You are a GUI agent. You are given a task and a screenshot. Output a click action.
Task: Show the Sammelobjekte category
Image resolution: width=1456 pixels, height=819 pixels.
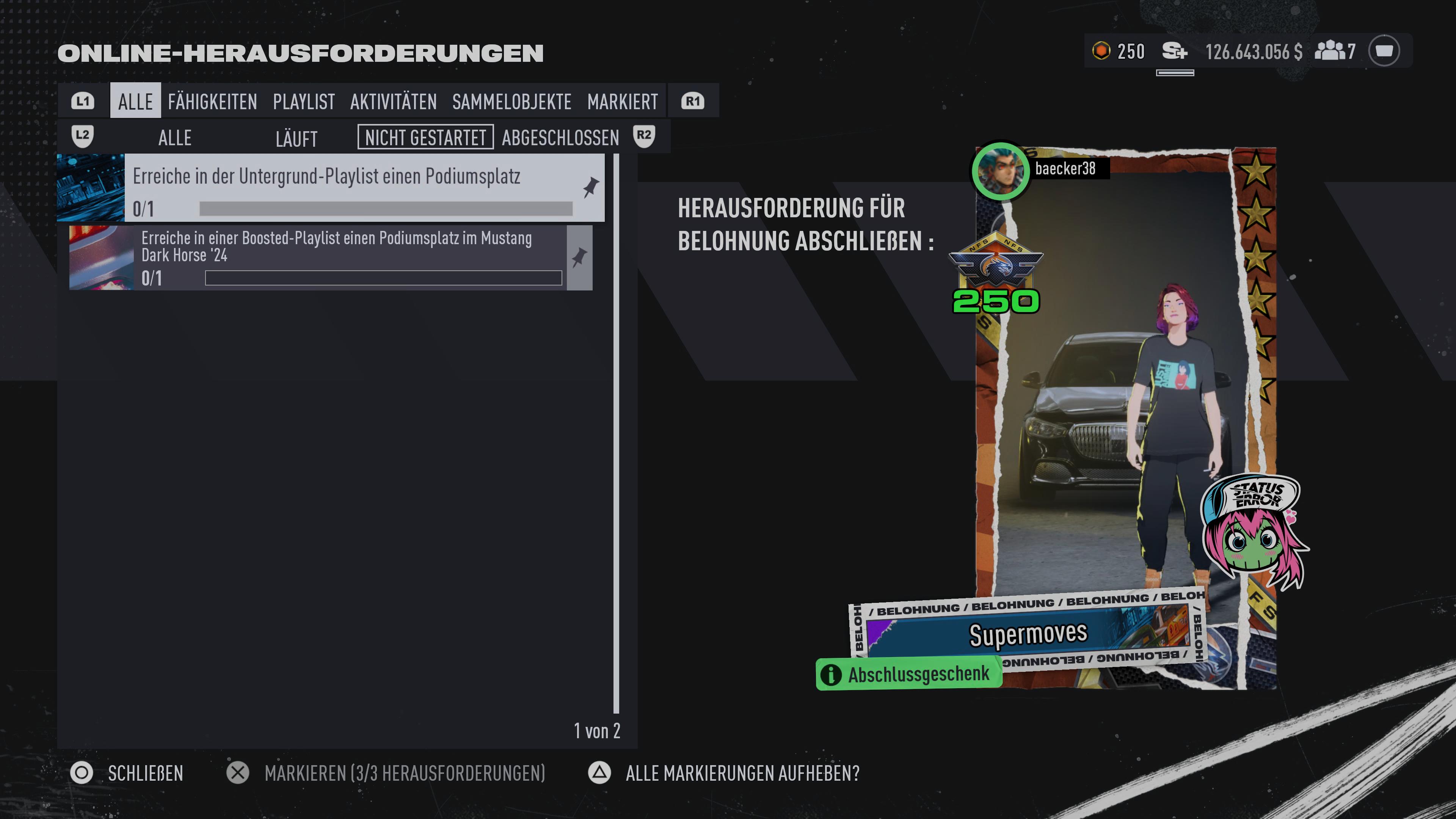[x=511, y=102]
